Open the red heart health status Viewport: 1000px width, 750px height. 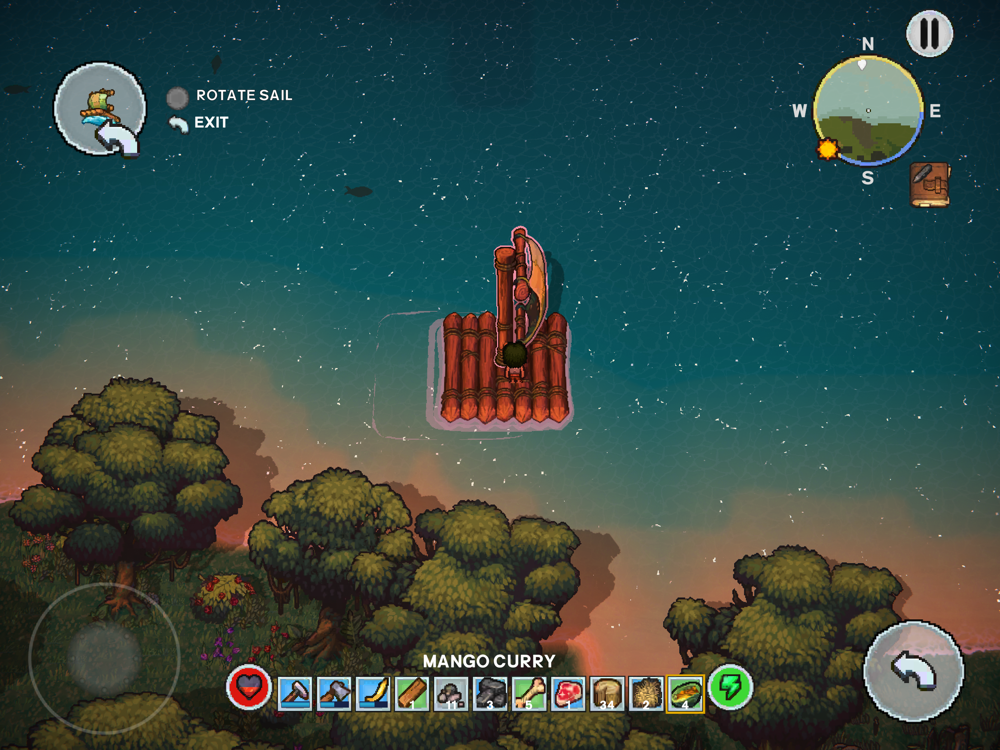click(248, 689)
